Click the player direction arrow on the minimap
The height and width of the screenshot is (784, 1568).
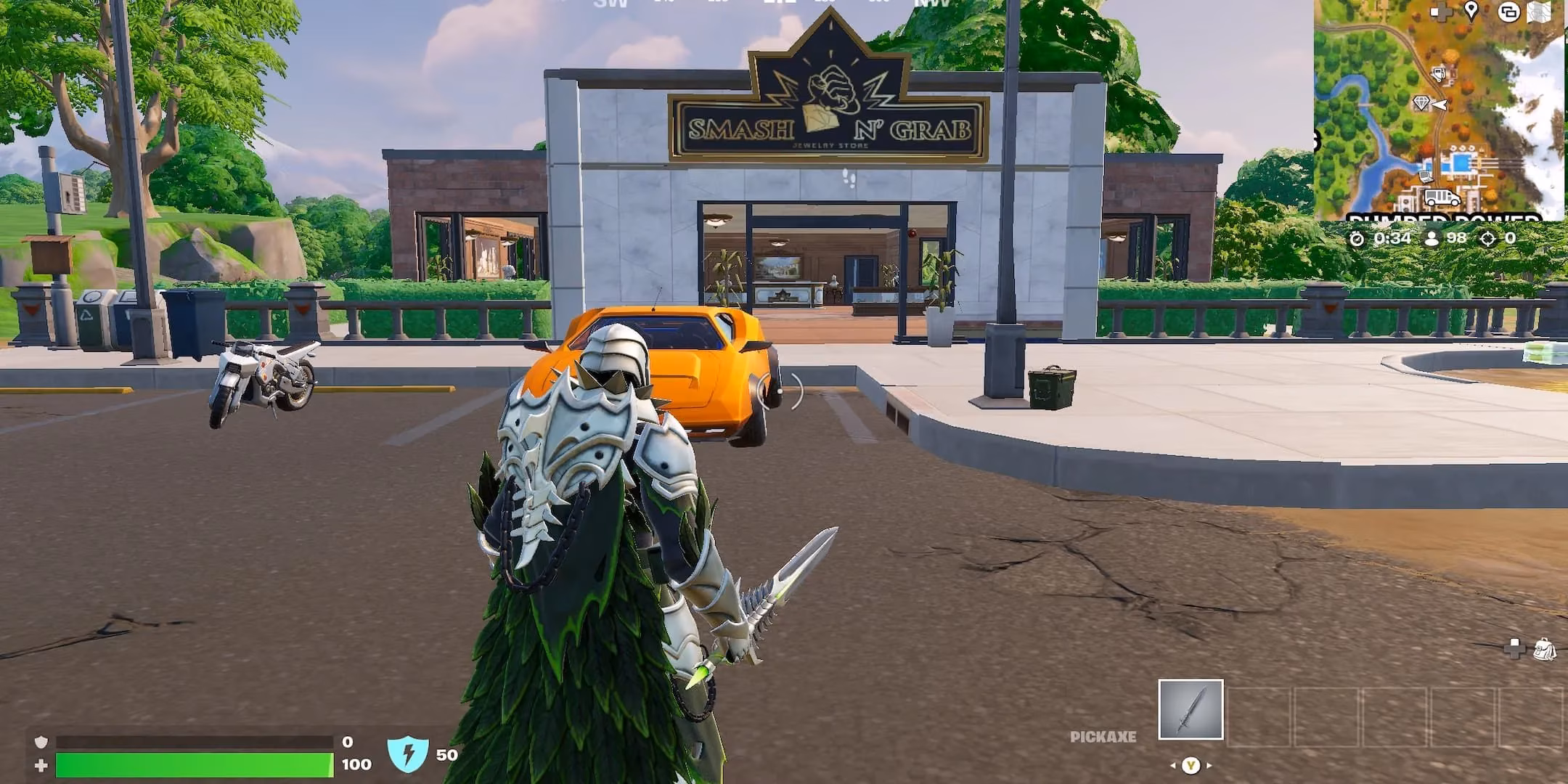pyautogui.click(x=1440, y=102)
